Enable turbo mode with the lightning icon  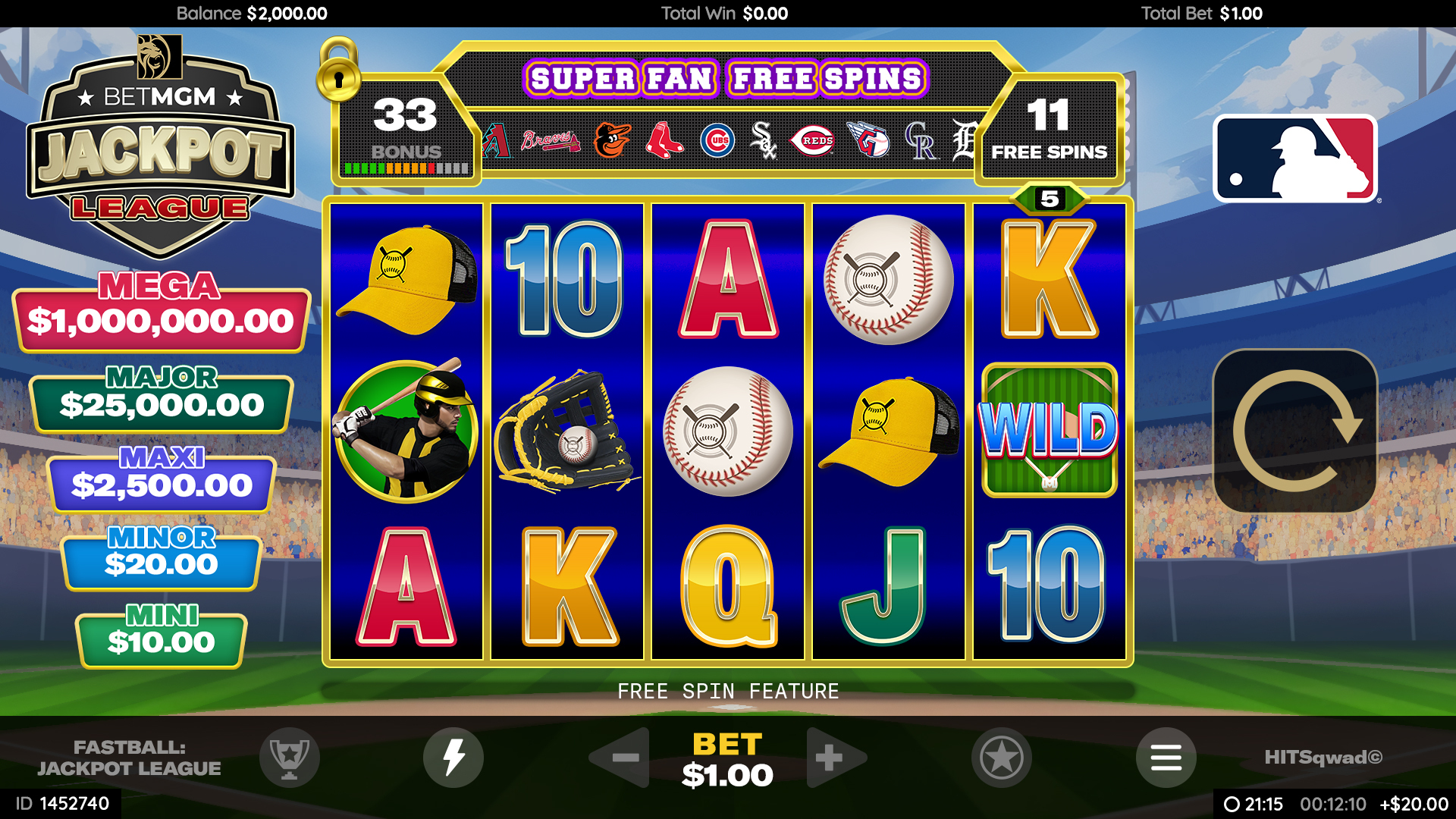(x=453, y=758)
